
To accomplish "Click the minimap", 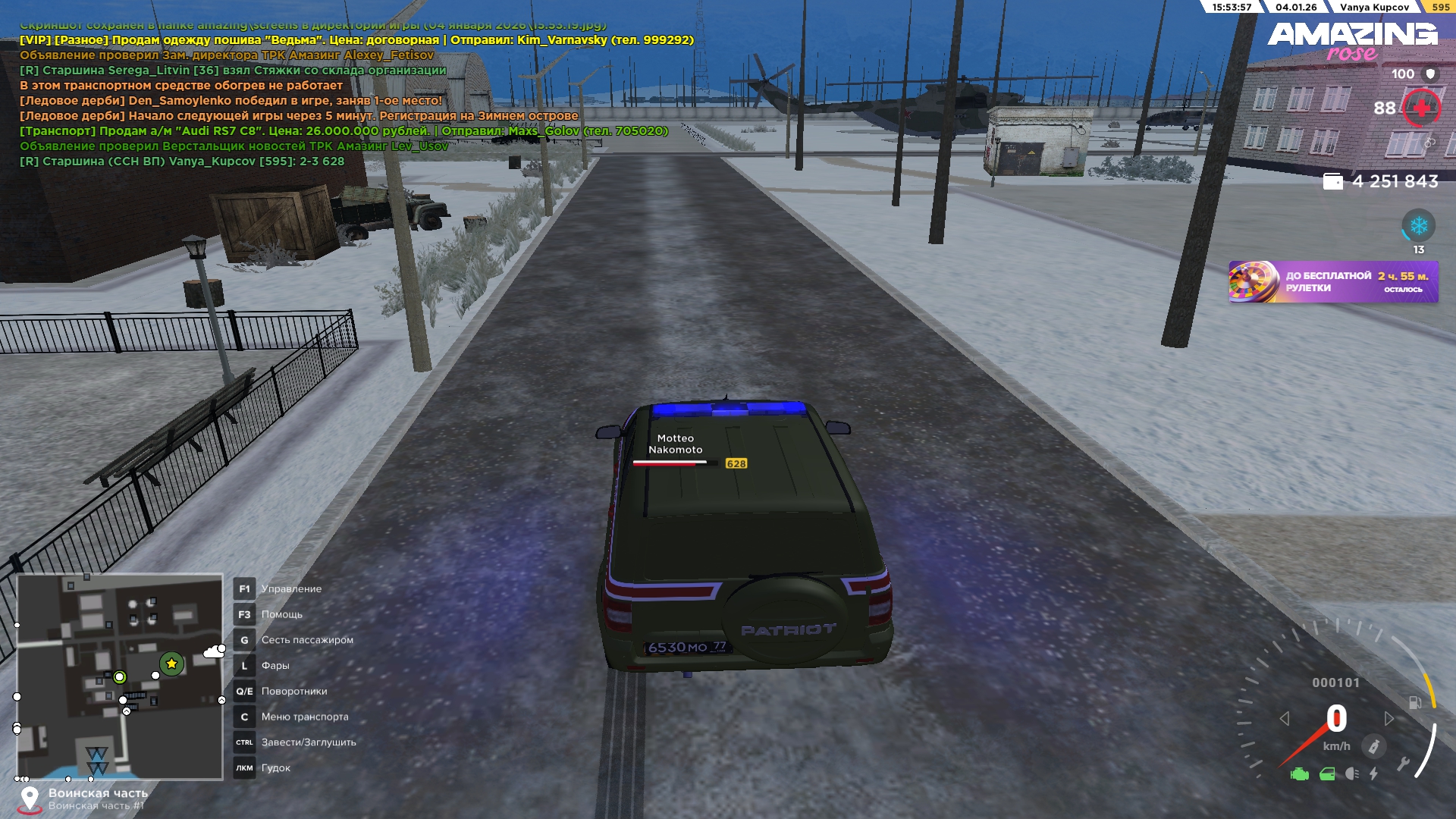I will [120, 676].
